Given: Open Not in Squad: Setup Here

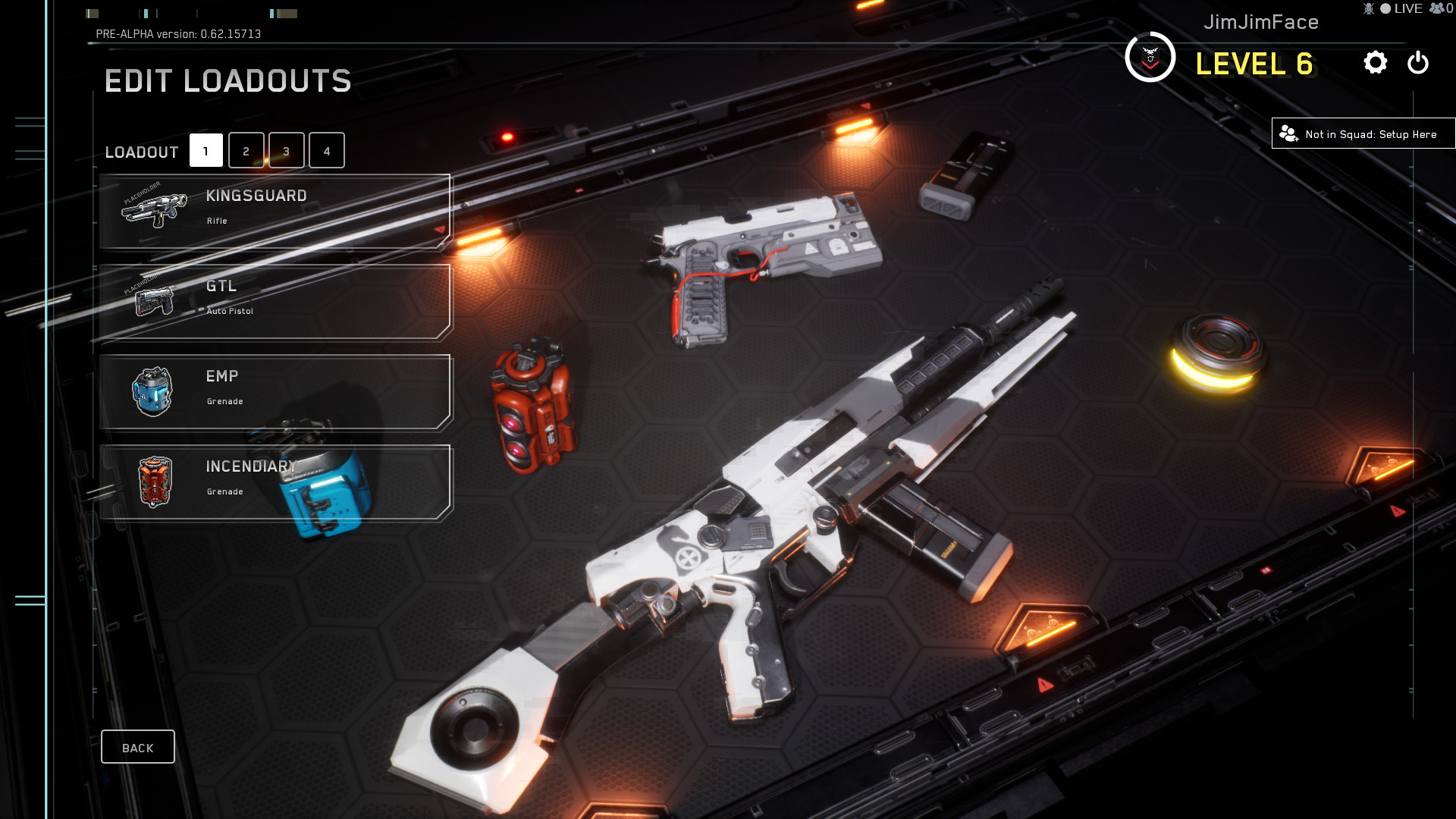Looking at the screenshot, I should (1361, 133).
